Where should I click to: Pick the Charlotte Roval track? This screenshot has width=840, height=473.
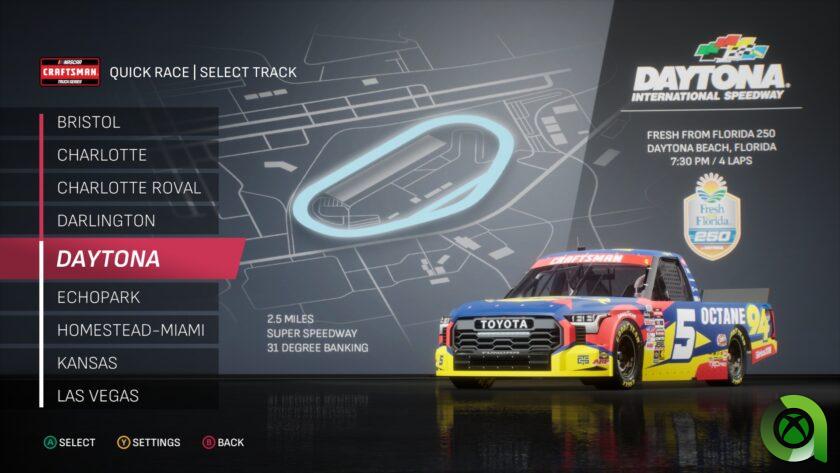click(129, 188)
